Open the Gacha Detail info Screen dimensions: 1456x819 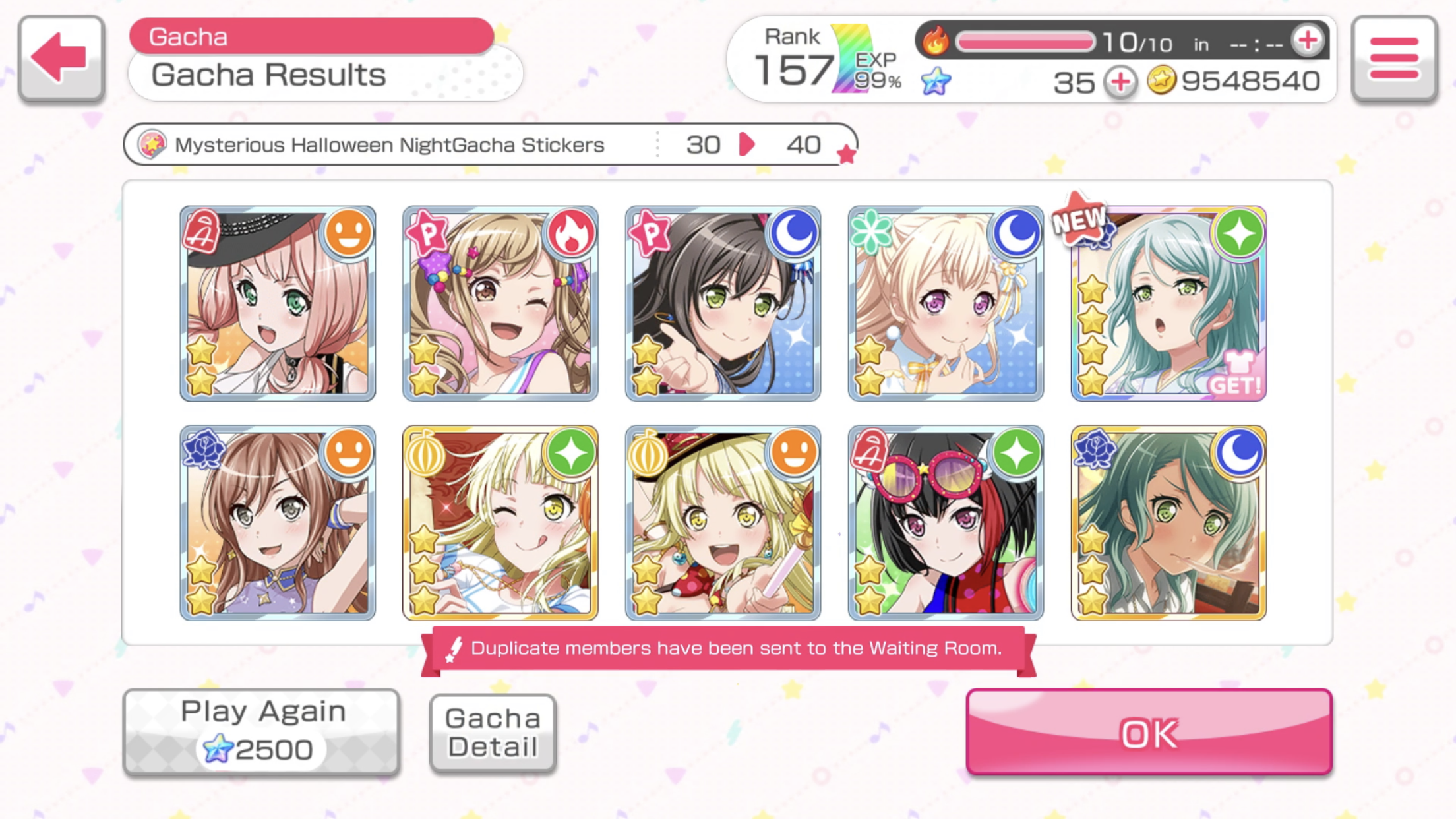click(x=493, y=732)
